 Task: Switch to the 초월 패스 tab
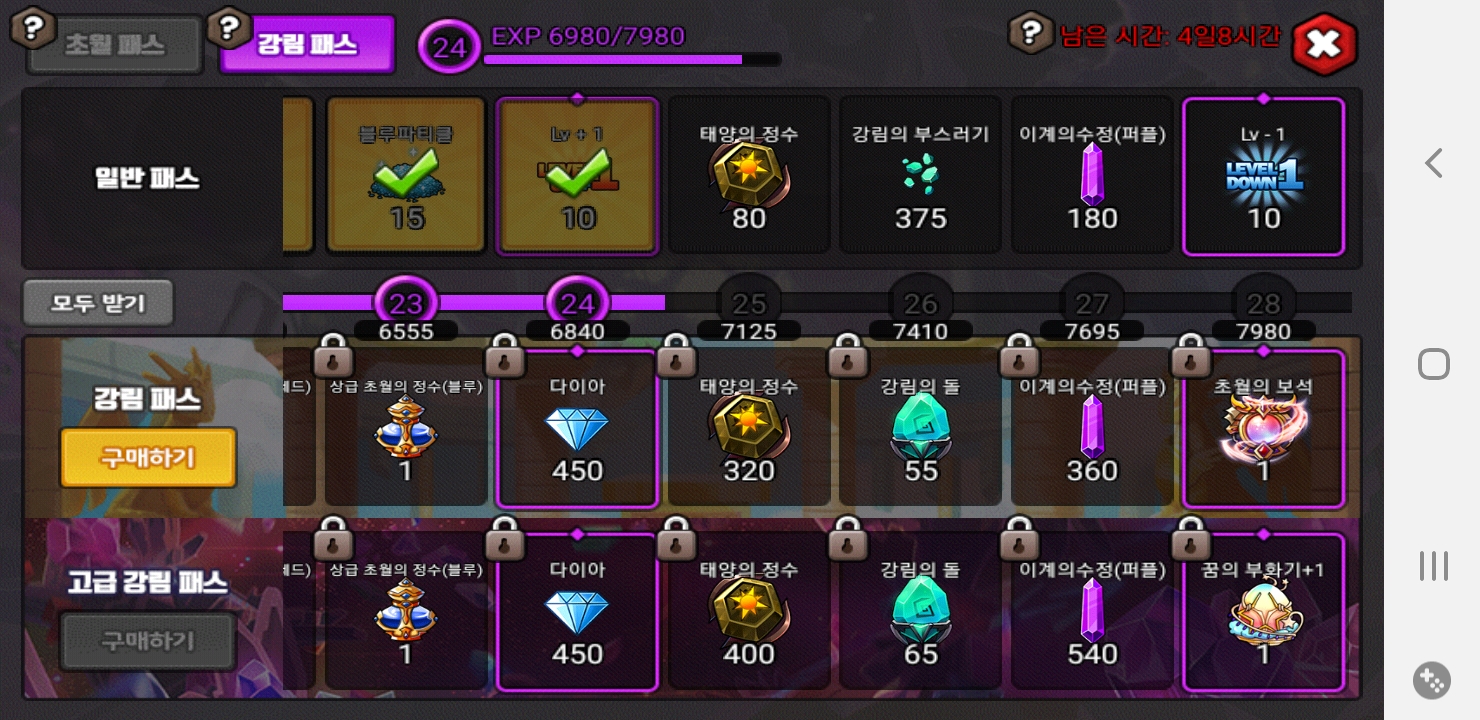tap(115, 46)
